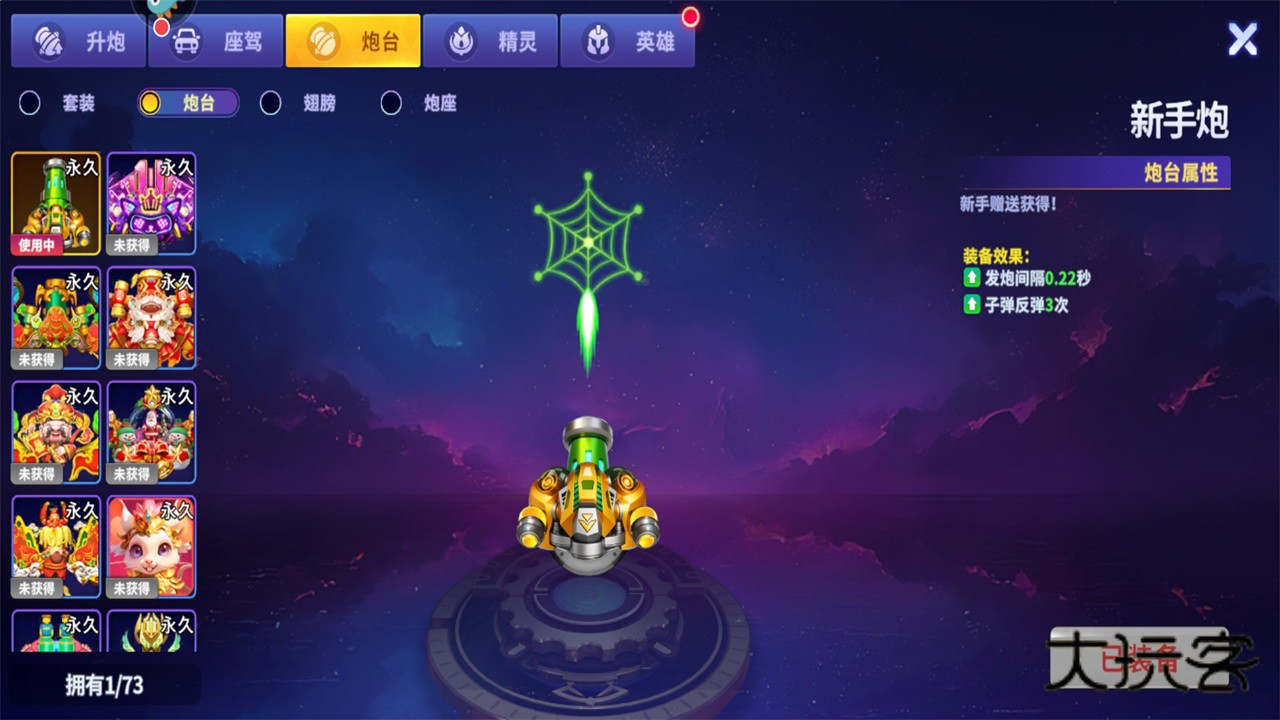Select the 套装 radio option
The image size is (1280, 720).
(x=30, y=103)
